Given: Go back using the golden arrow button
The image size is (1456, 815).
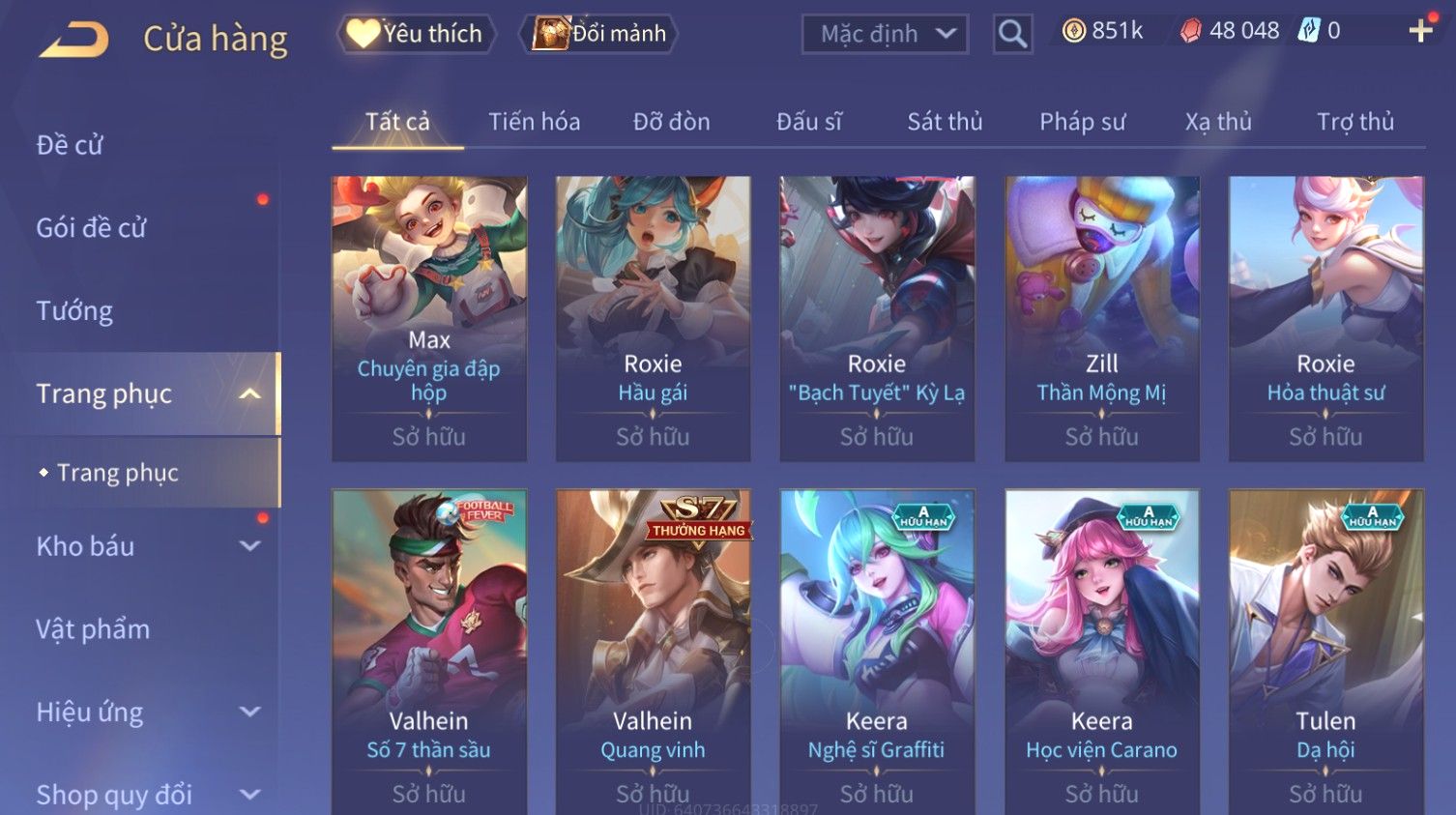Looking at the screenshot, I should click(x=74, y=39).
